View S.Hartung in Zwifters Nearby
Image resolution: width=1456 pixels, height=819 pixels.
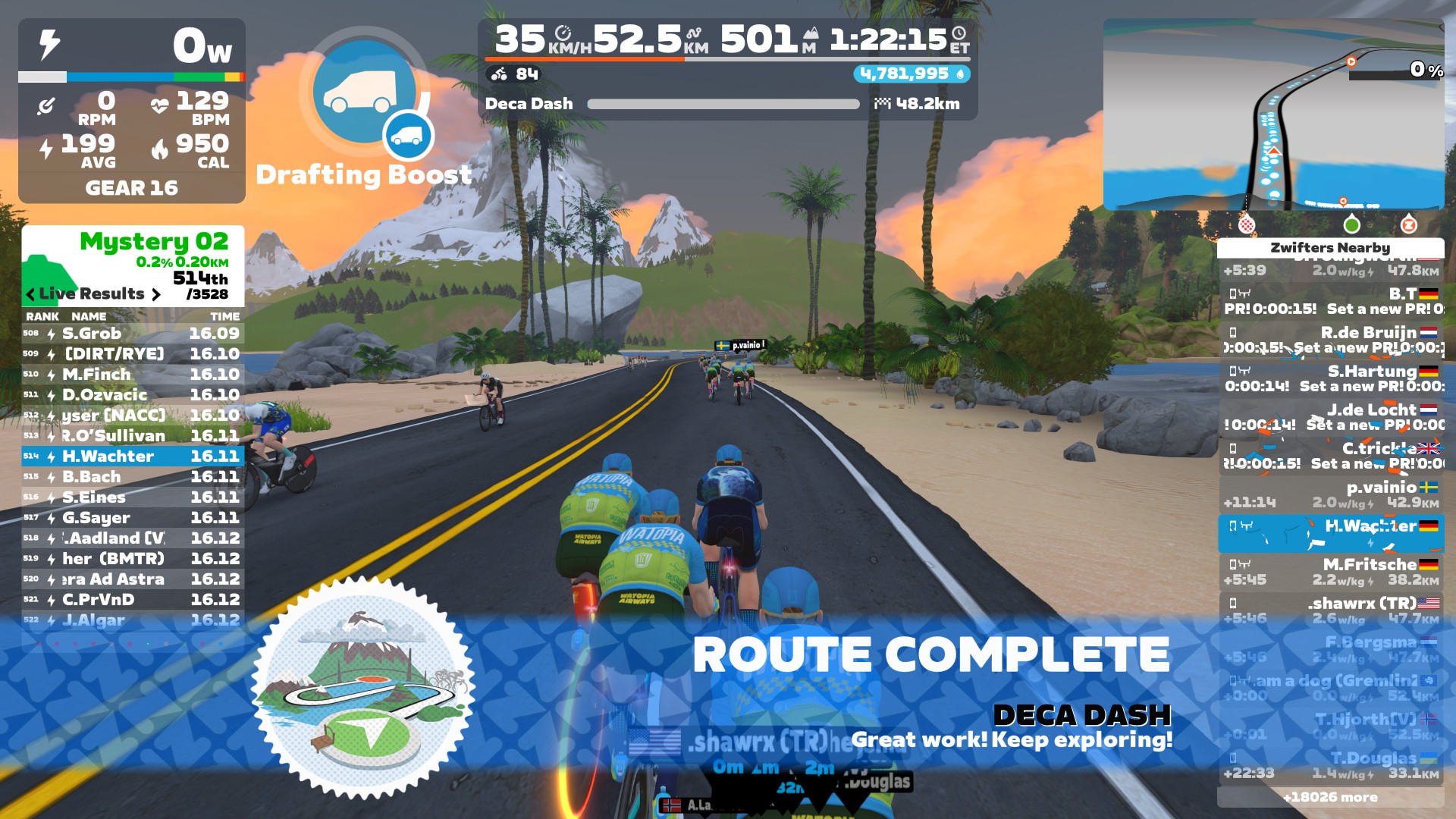click(x=1331, y=378)
